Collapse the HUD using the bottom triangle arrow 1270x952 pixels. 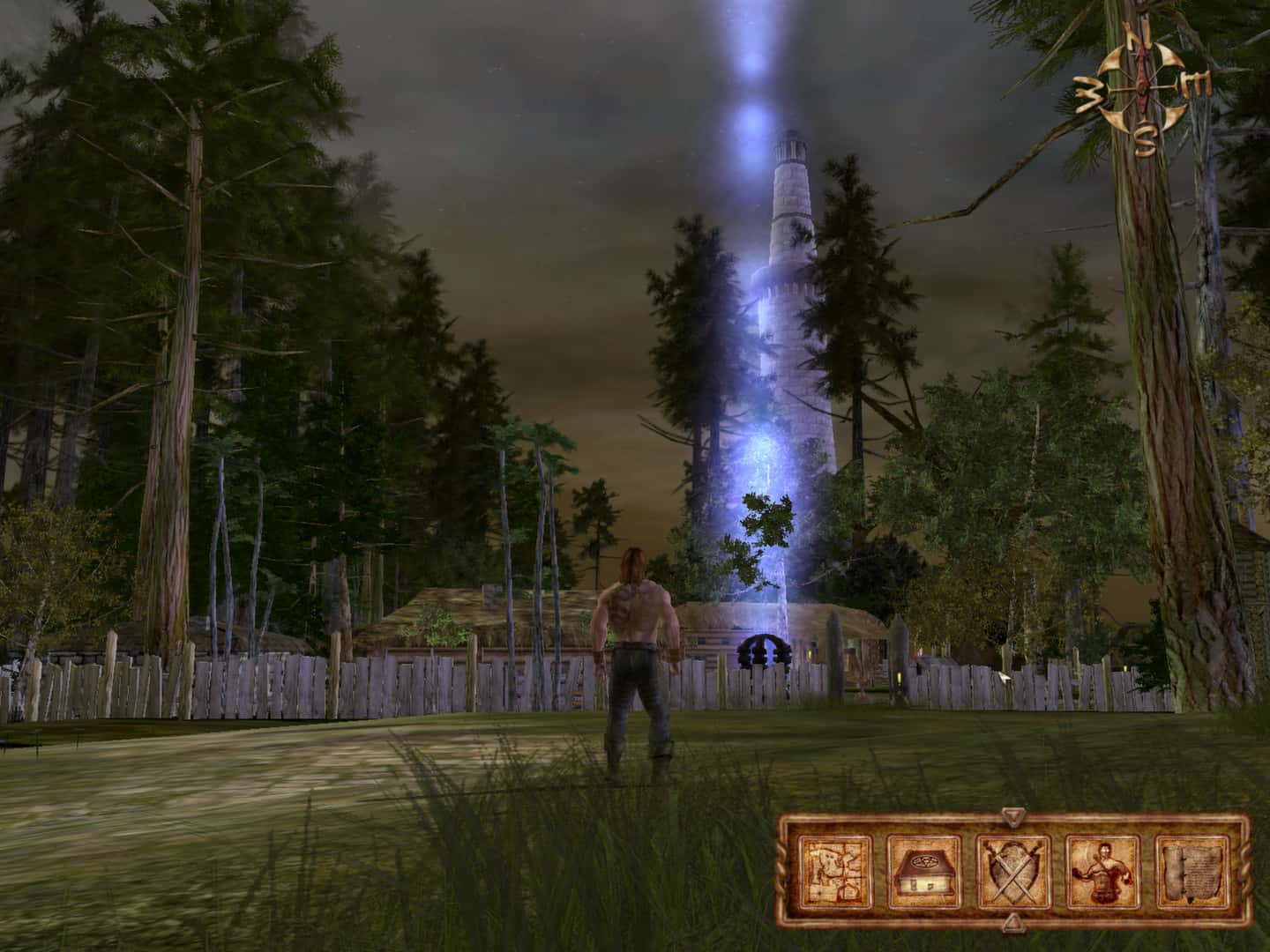[1012, 922]
